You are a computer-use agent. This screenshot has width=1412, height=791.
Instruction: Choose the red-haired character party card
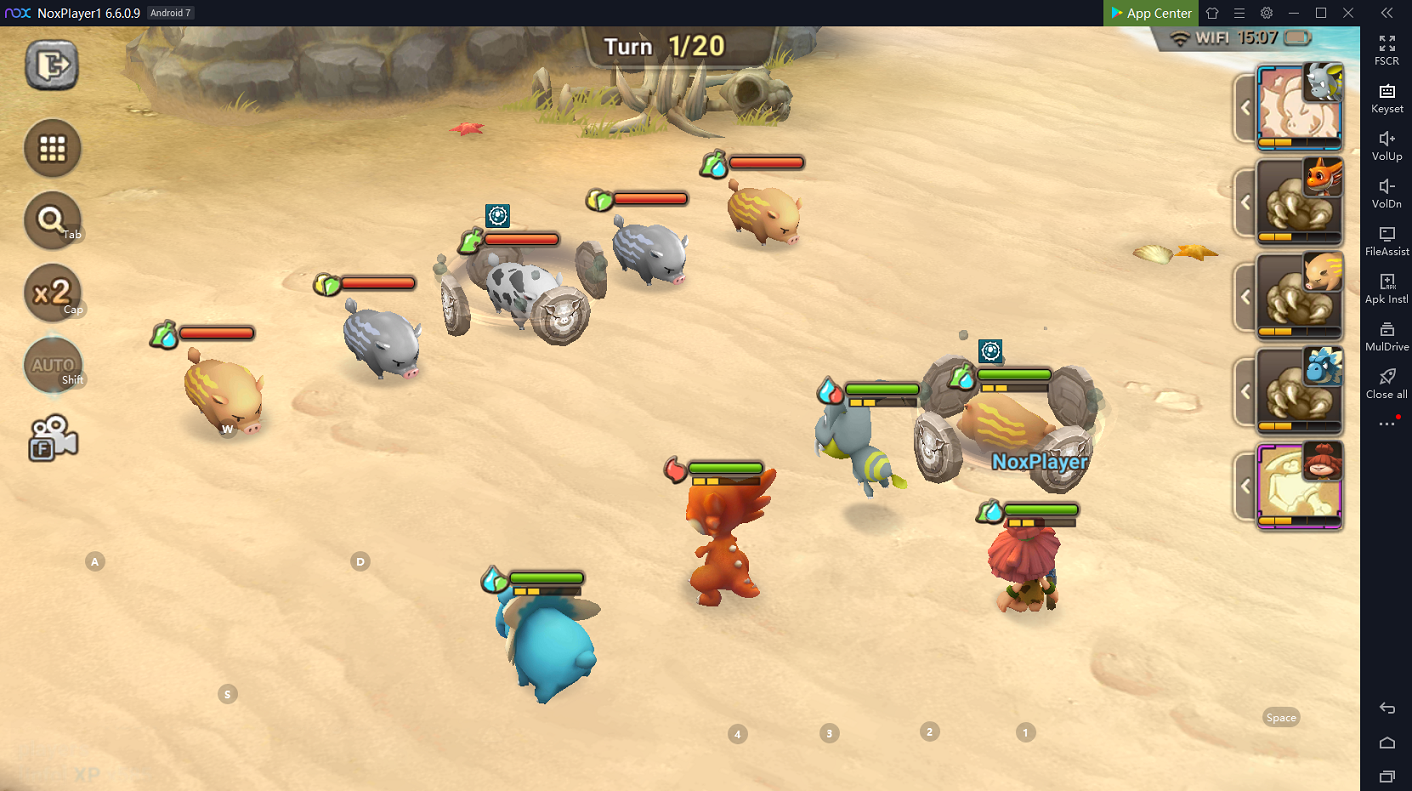pos(1299,487)
